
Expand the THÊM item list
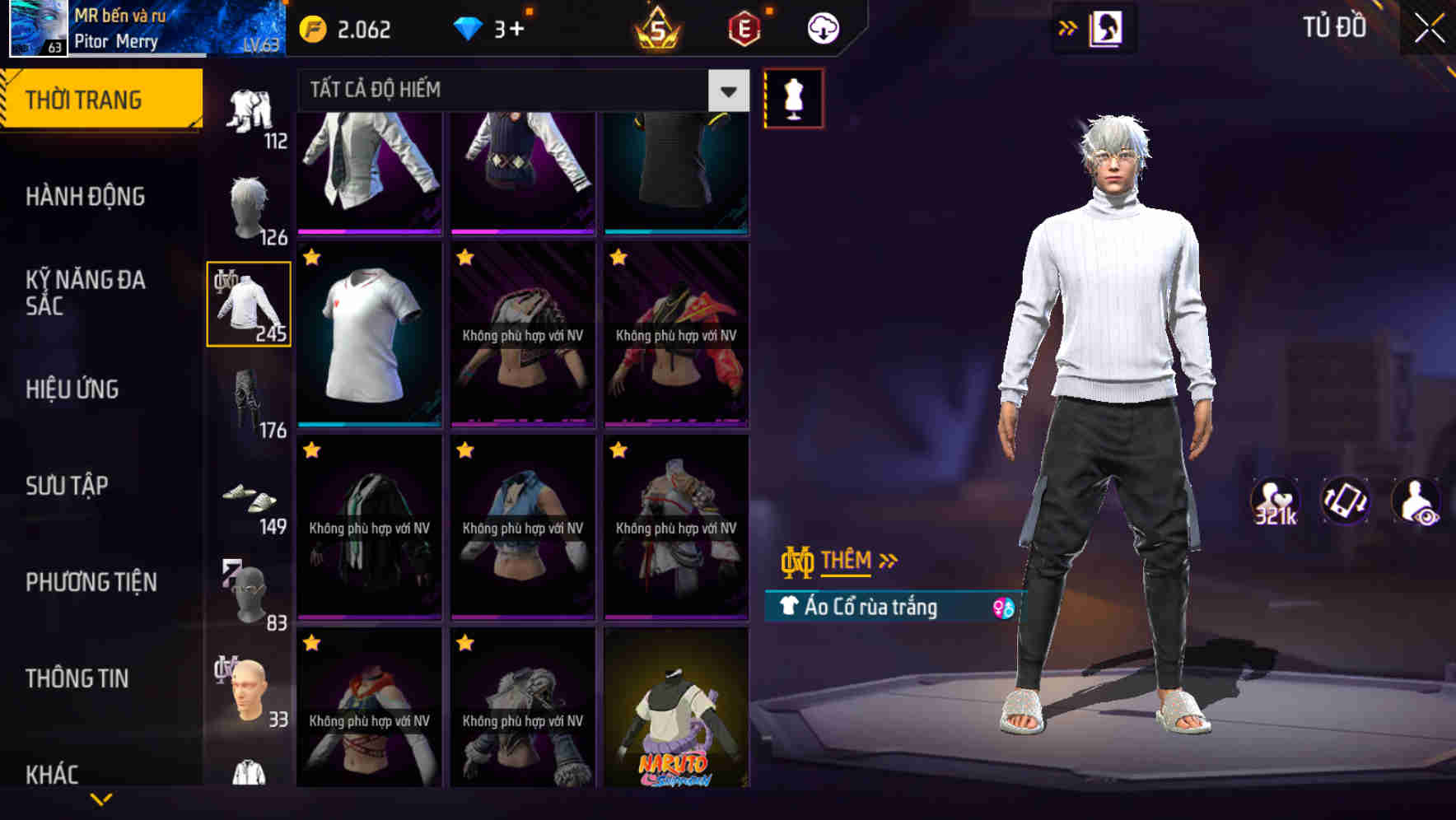click(x=848, y=561)
